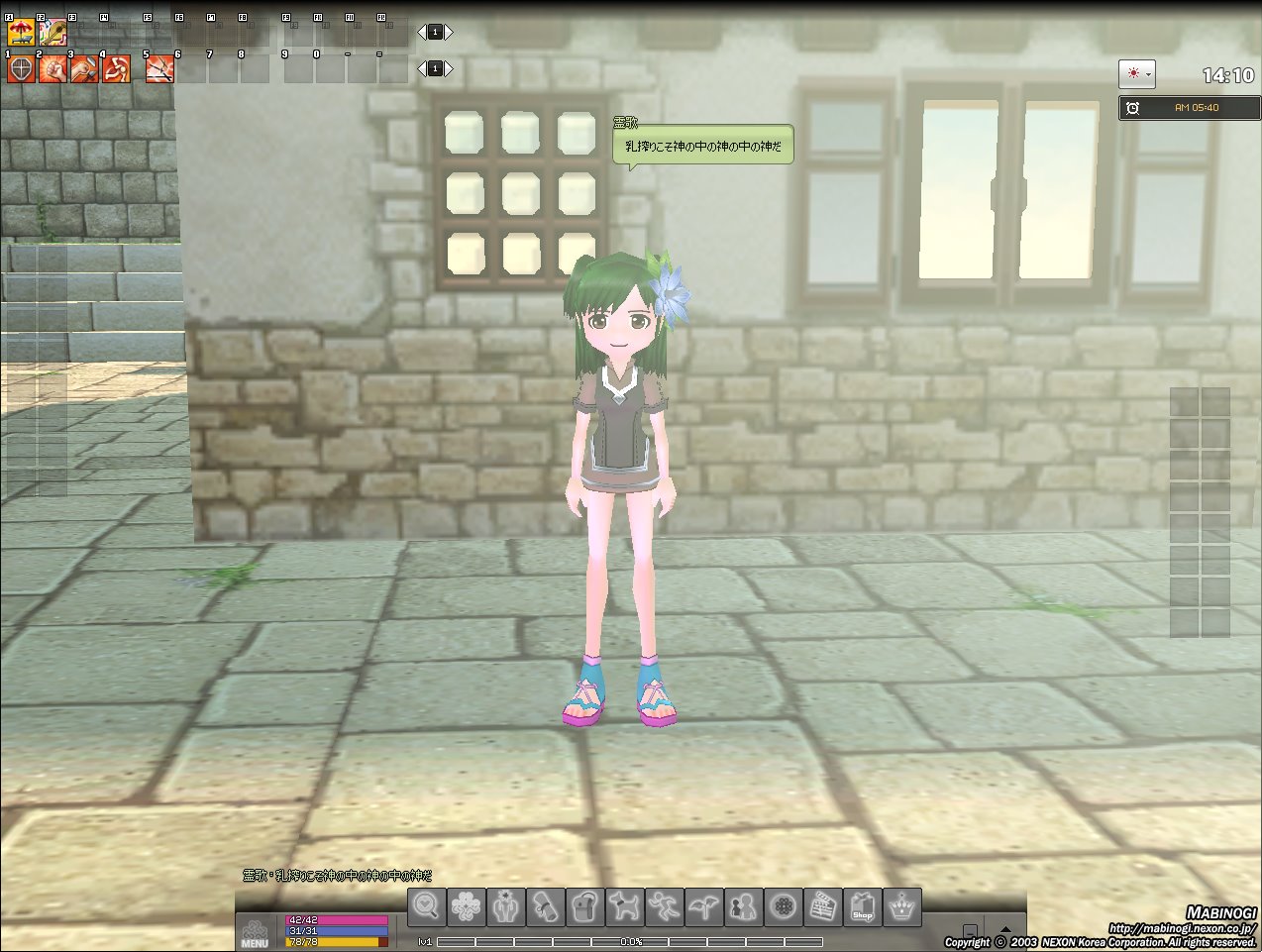
Task: Open the sun weather dropdown
Action: [1136, 74]
